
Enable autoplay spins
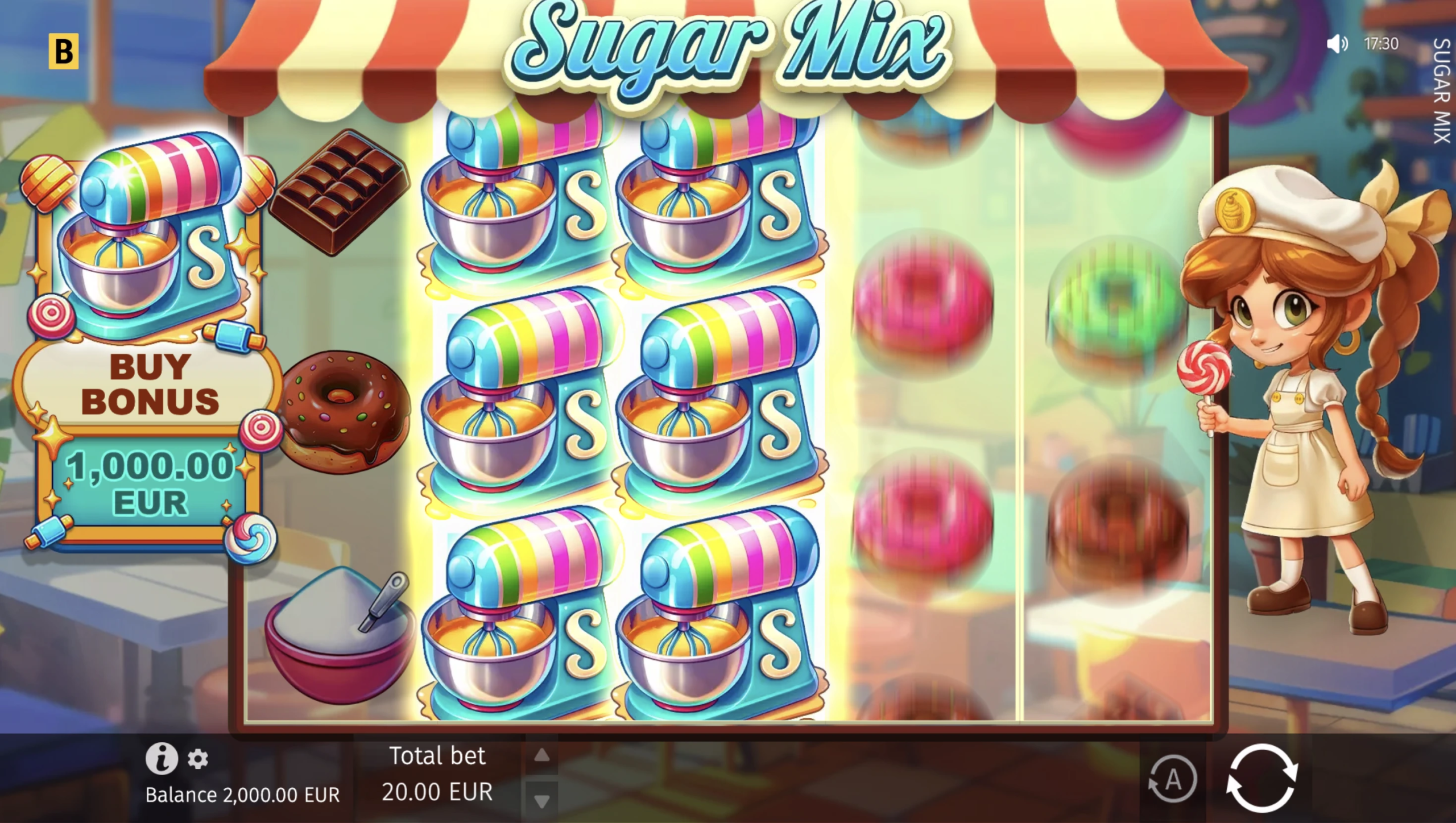(1172, 779)
